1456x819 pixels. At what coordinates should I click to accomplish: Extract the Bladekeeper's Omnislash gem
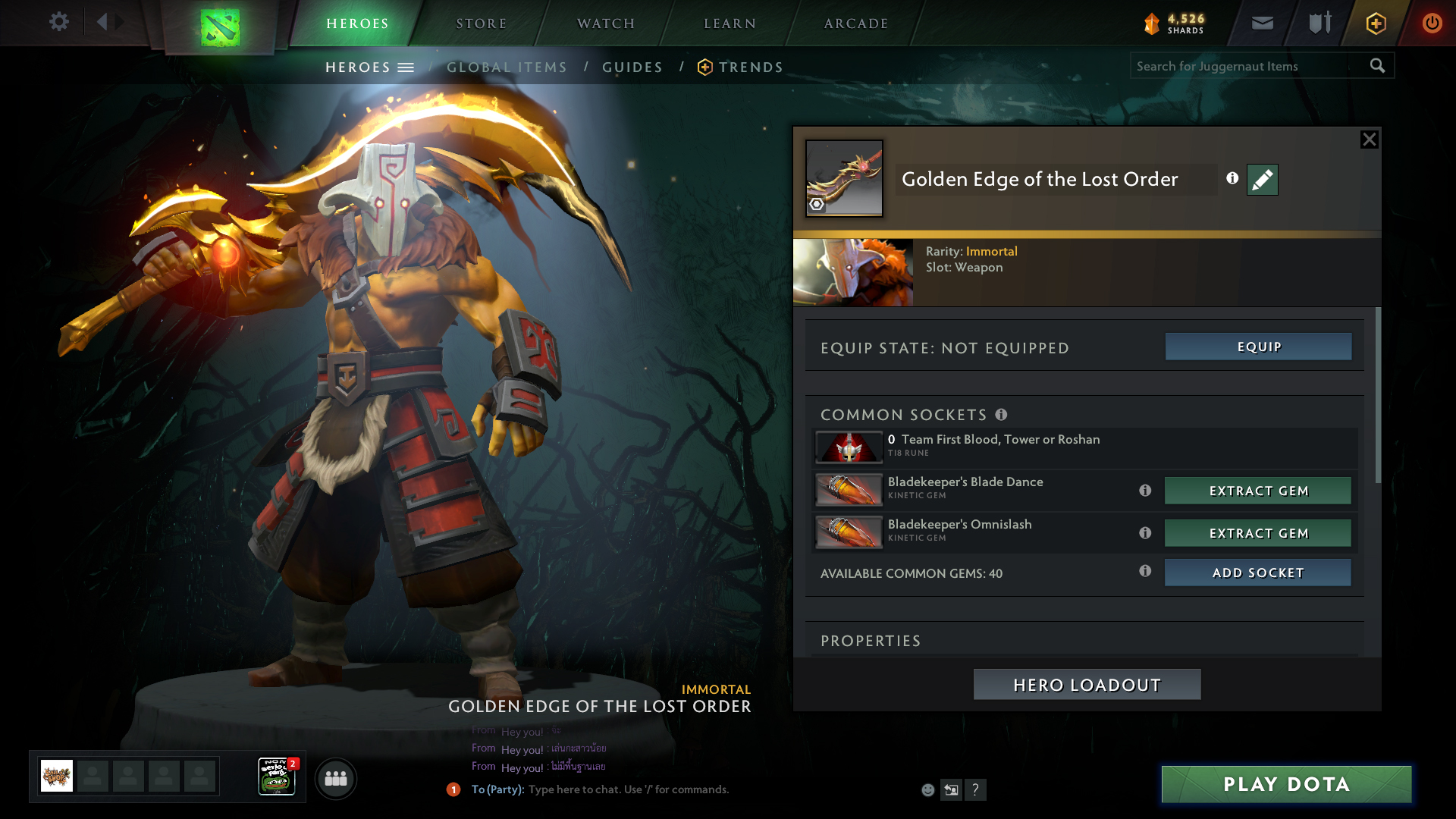(x=1258, y=533)
